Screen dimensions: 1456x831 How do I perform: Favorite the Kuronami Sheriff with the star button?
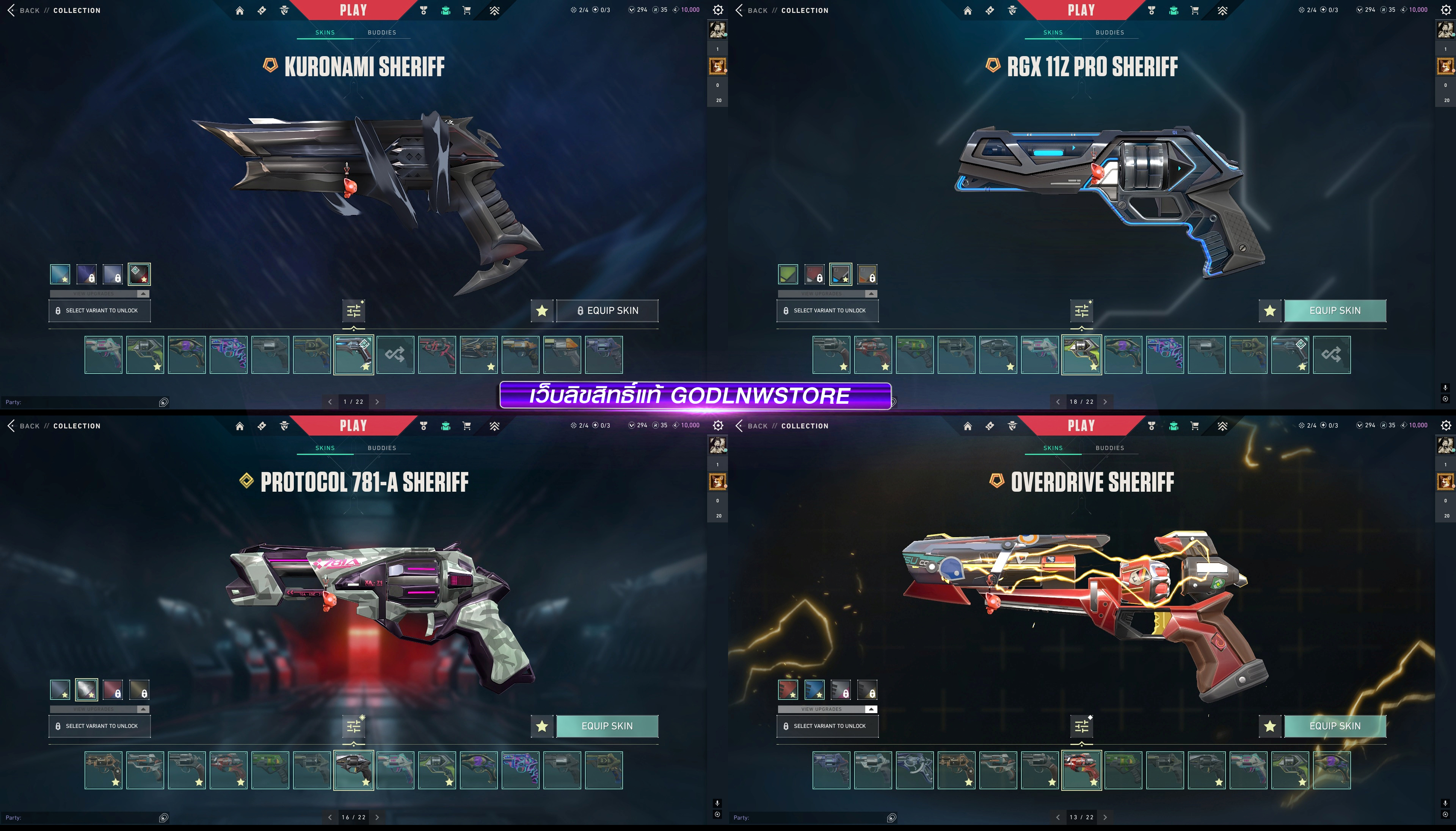[542, 311]
